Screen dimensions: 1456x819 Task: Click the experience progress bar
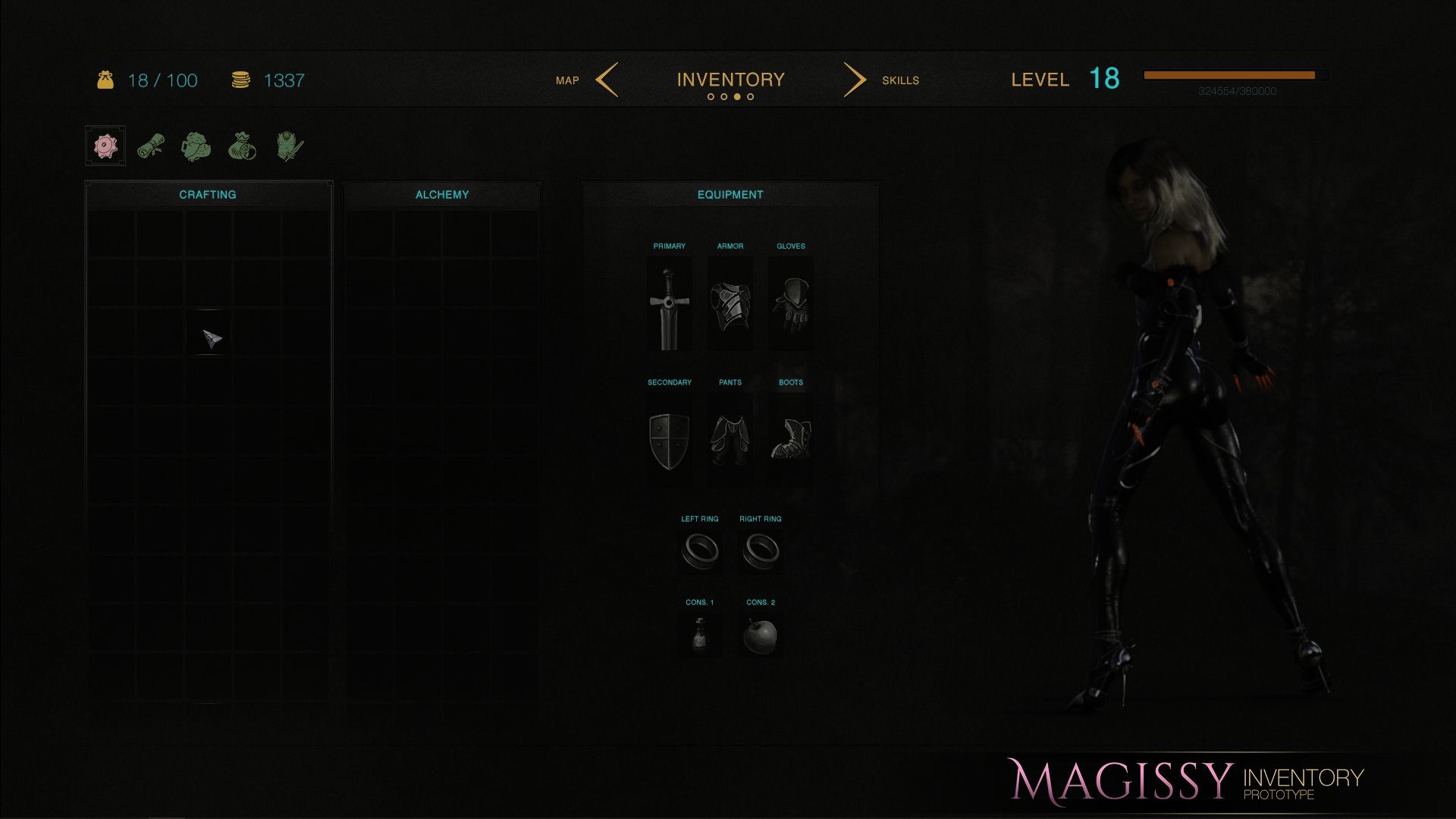[1236, 76]
